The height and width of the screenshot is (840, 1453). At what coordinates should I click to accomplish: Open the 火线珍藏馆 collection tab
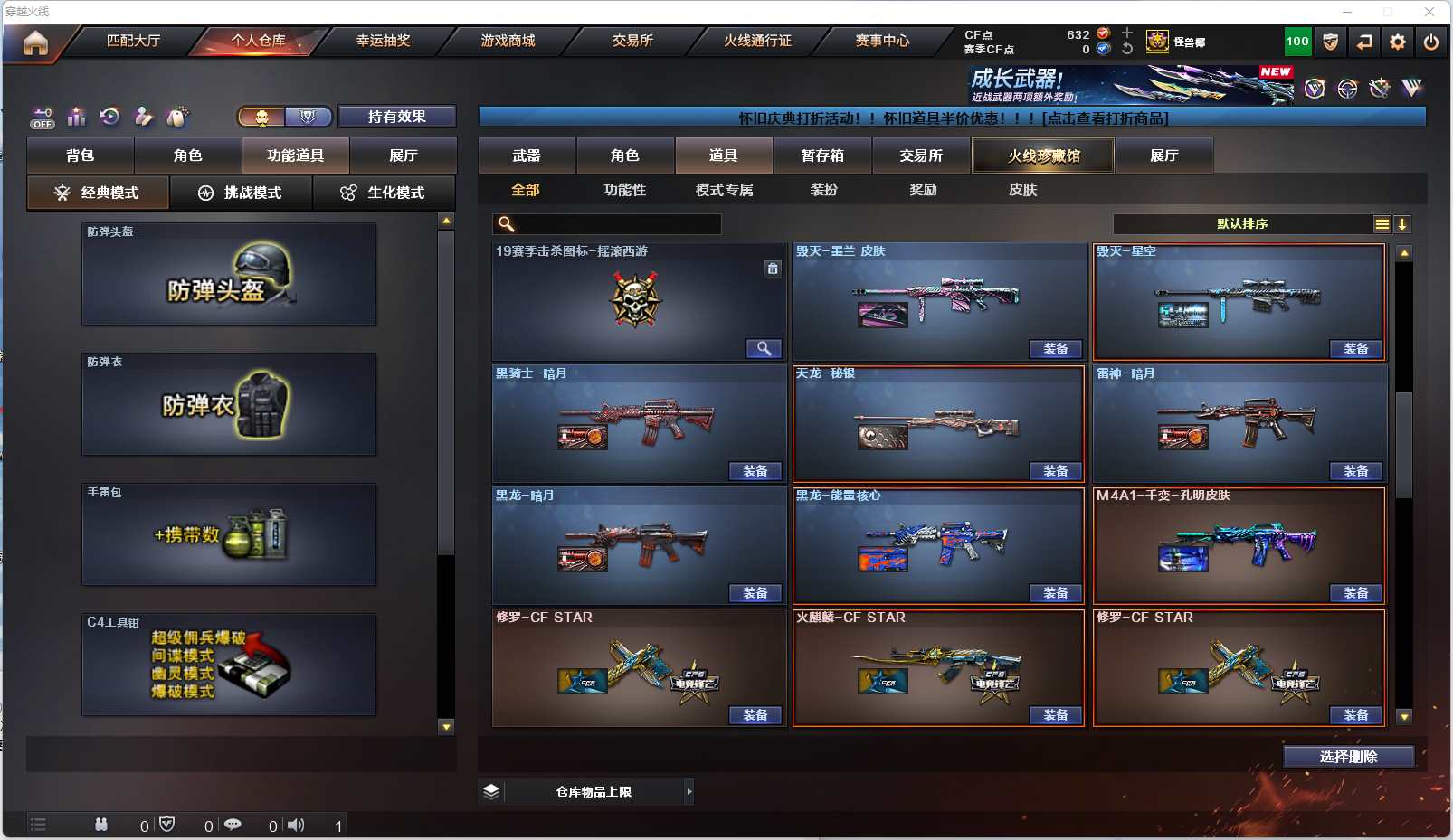pos(1043,156)
